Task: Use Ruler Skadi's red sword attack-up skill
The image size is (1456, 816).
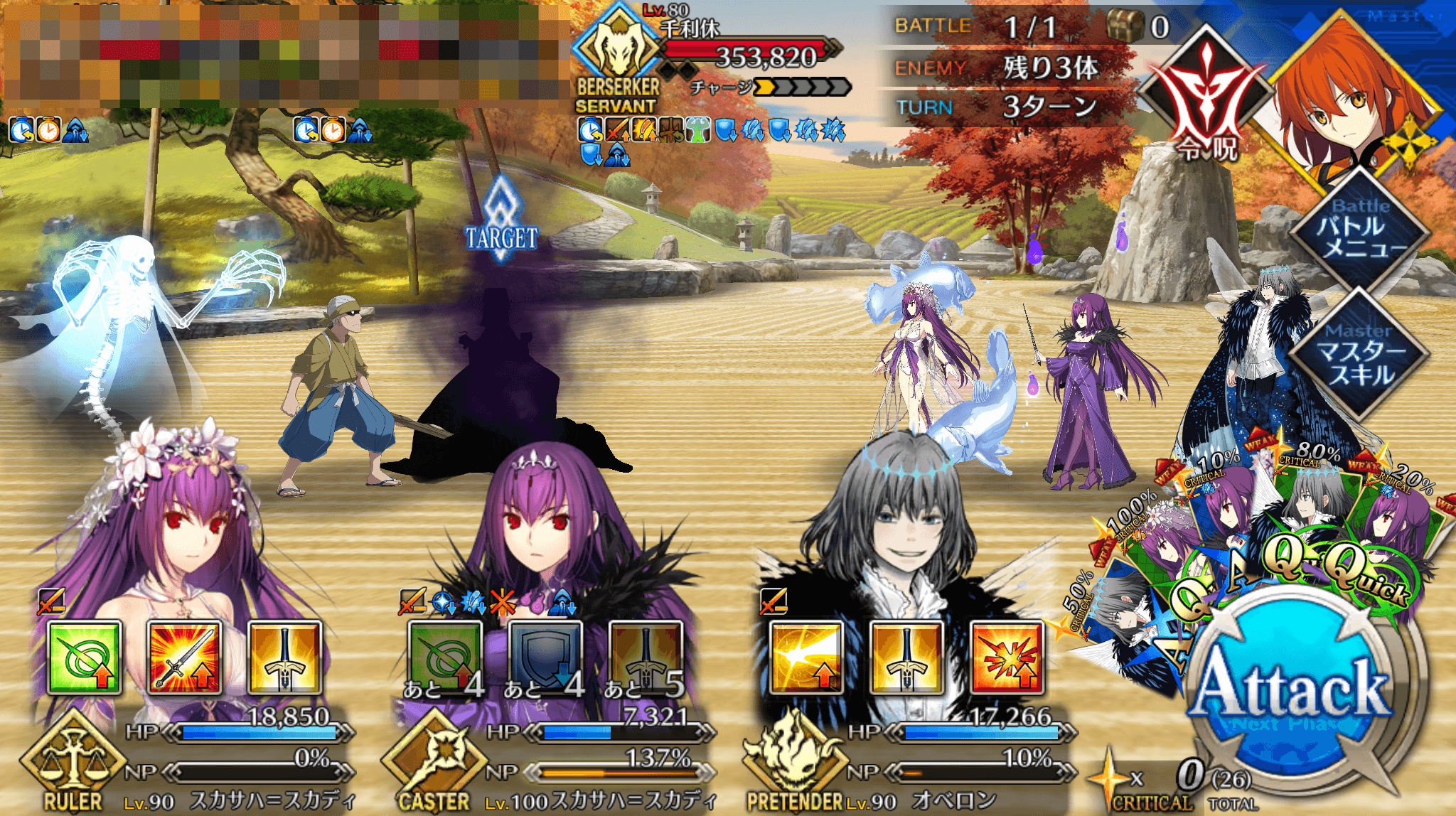Action: [185, 657]
